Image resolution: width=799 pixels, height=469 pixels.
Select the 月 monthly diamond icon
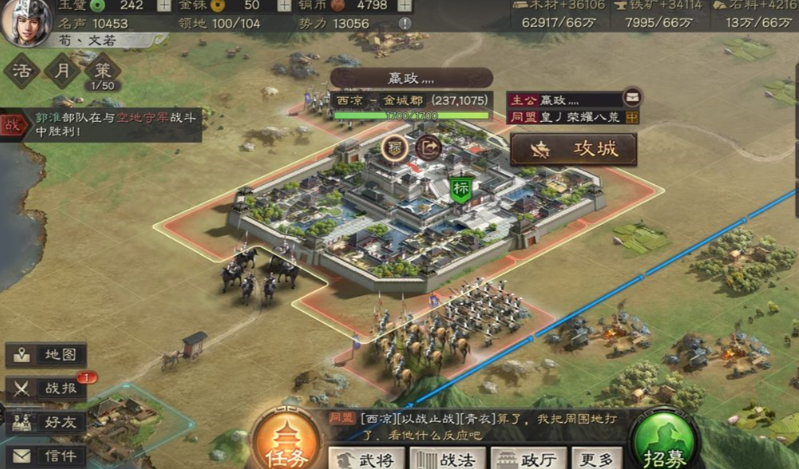(62, 71)
